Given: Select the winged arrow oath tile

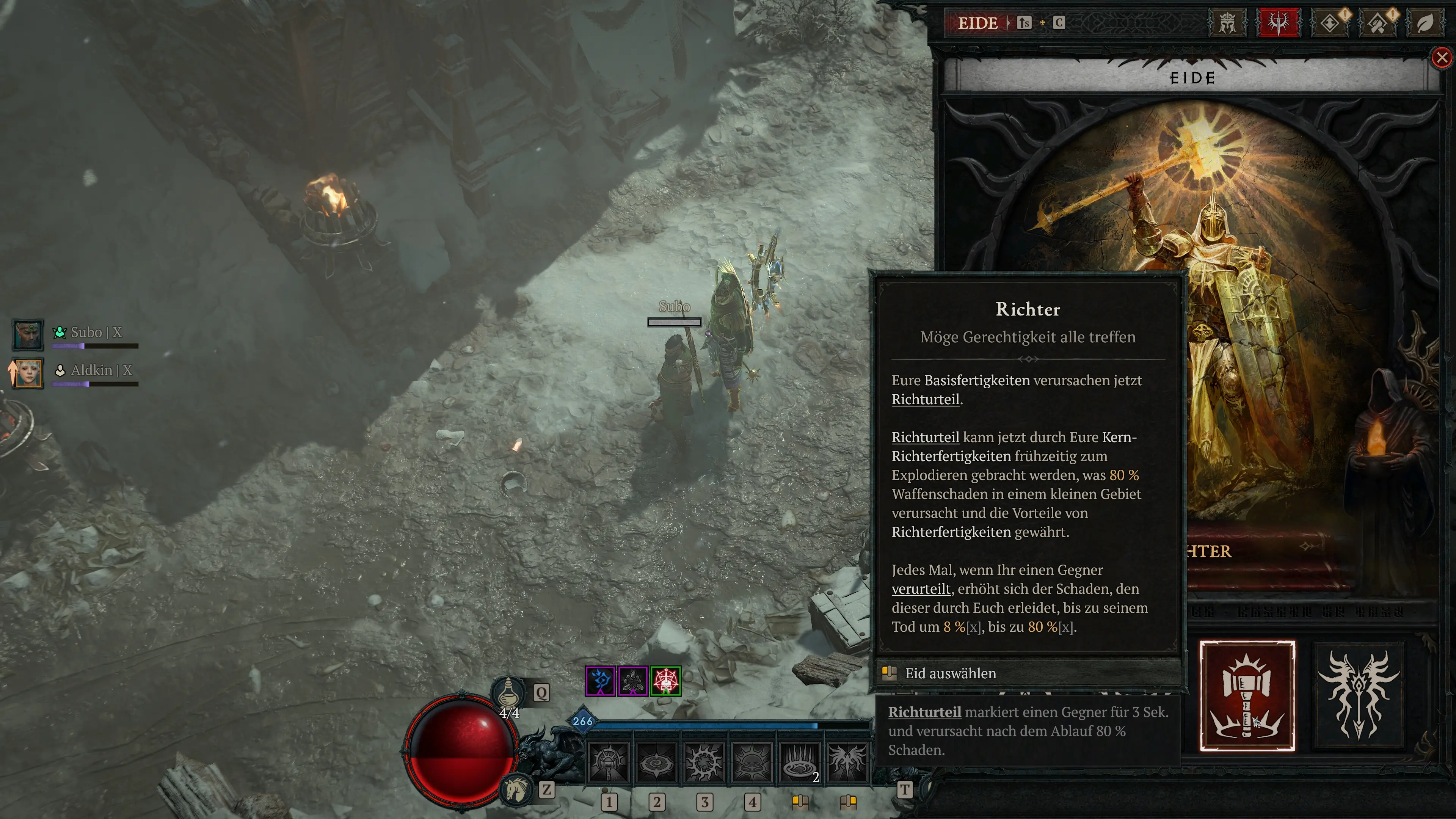Looking at the screenshot, I should [x=1359, y=696].
